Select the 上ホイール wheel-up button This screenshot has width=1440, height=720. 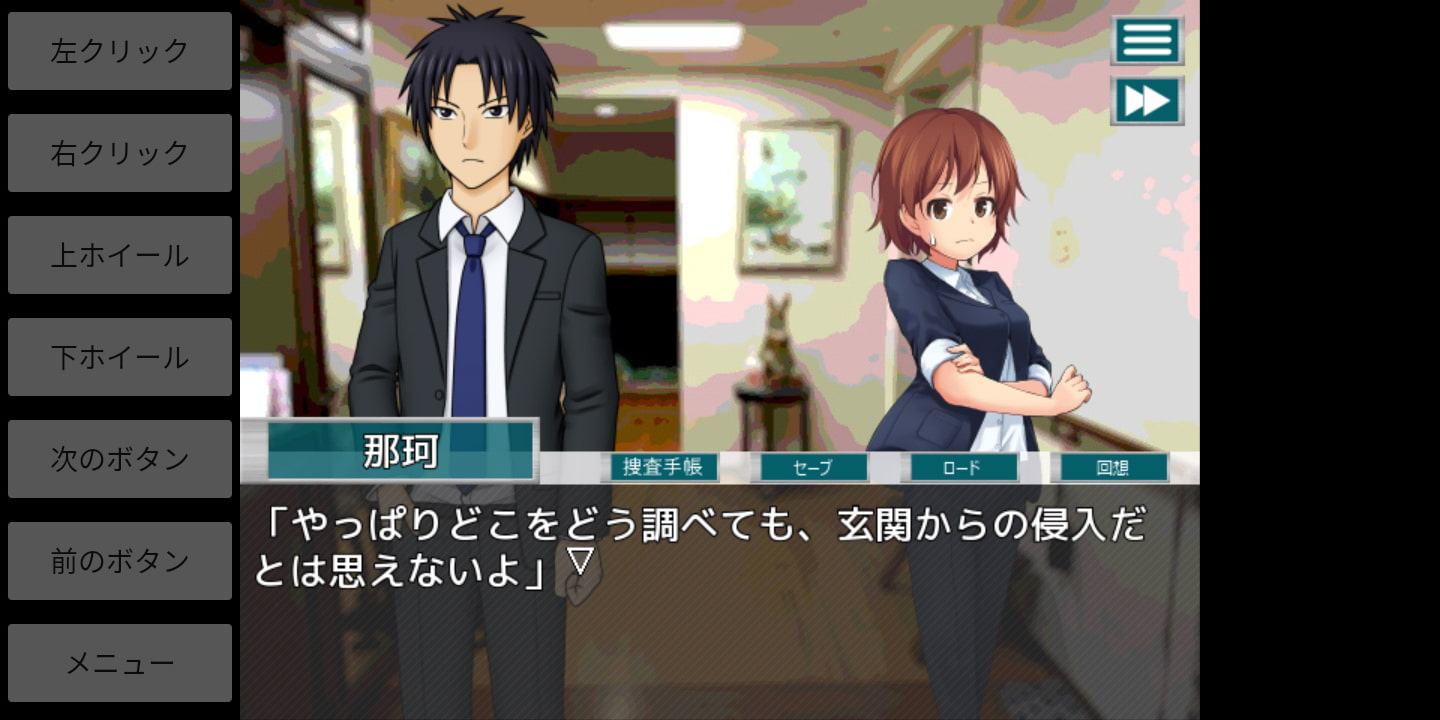click(120, 255)
